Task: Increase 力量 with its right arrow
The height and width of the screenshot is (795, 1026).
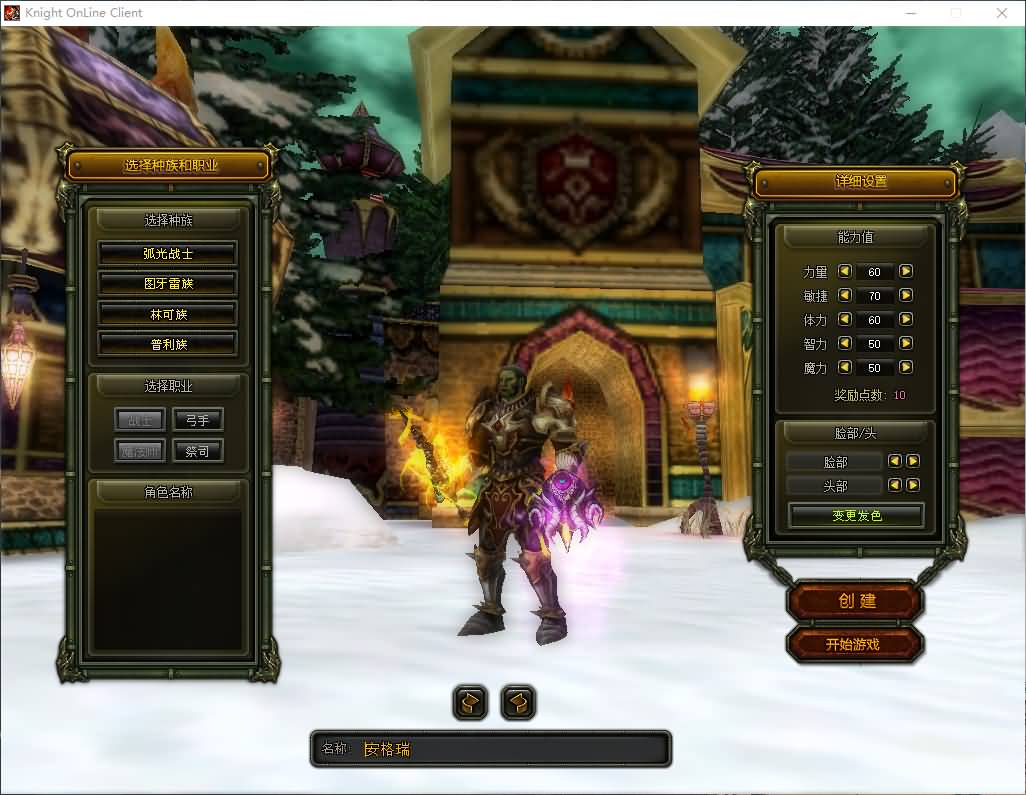Action: (906, 271)
